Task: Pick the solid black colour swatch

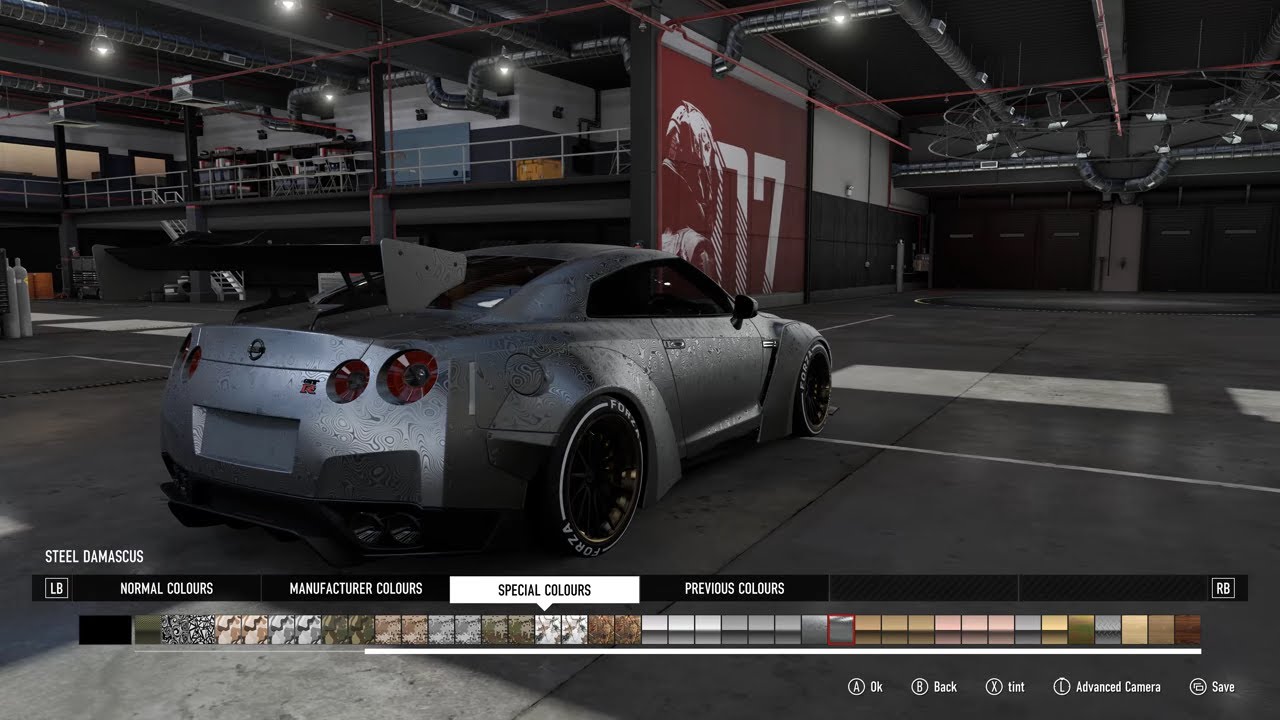Action: click(x=105, y=630)
